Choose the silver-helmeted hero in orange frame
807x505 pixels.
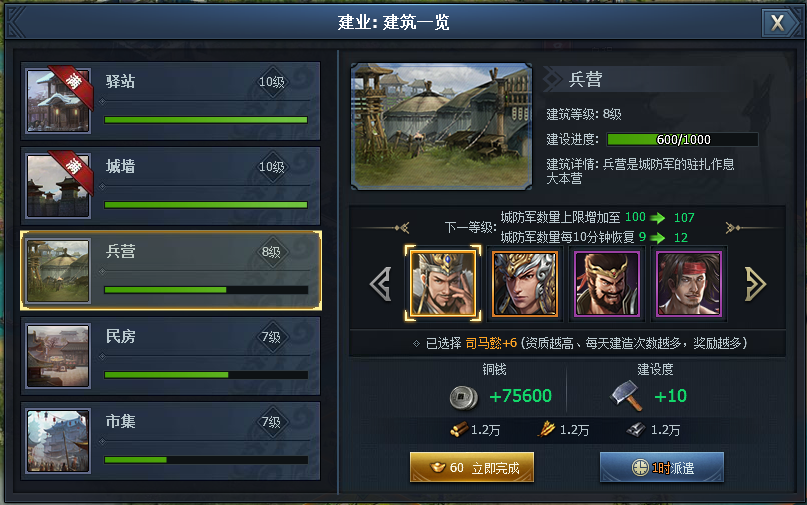point(524,283)
